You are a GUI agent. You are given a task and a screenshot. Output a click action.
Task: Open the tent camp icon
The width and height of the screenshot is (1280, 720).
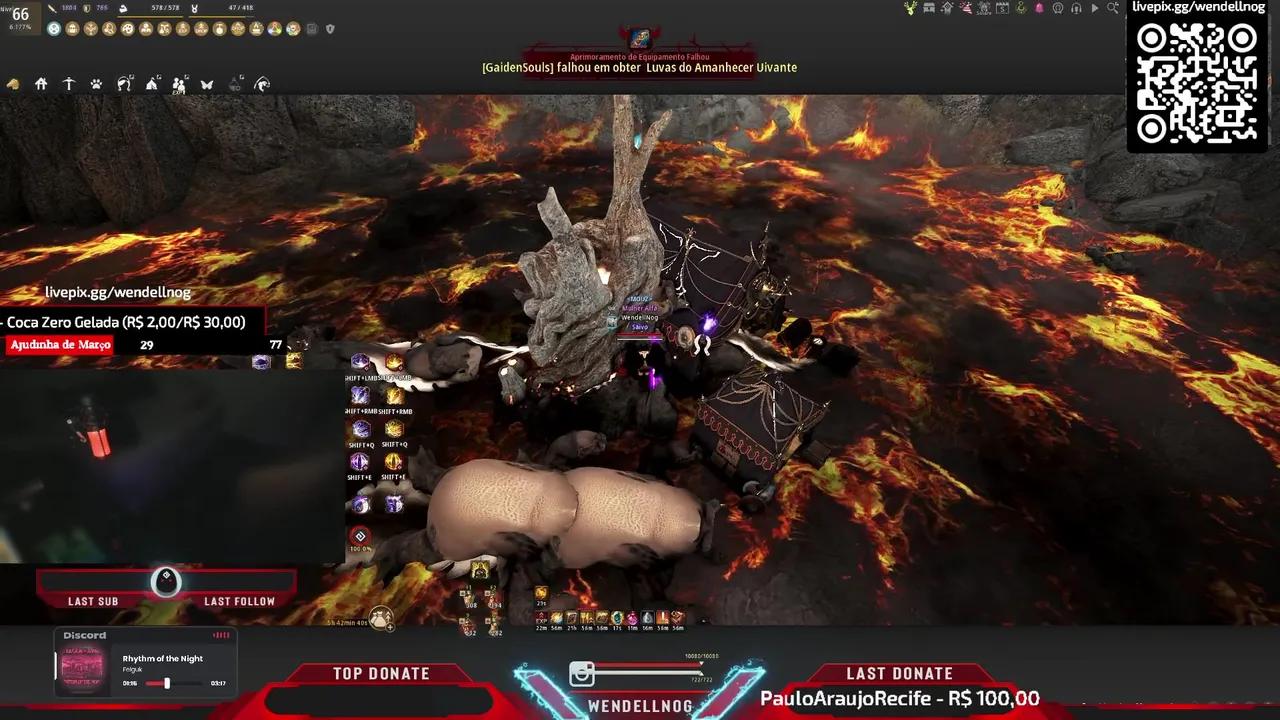point(152,85)
